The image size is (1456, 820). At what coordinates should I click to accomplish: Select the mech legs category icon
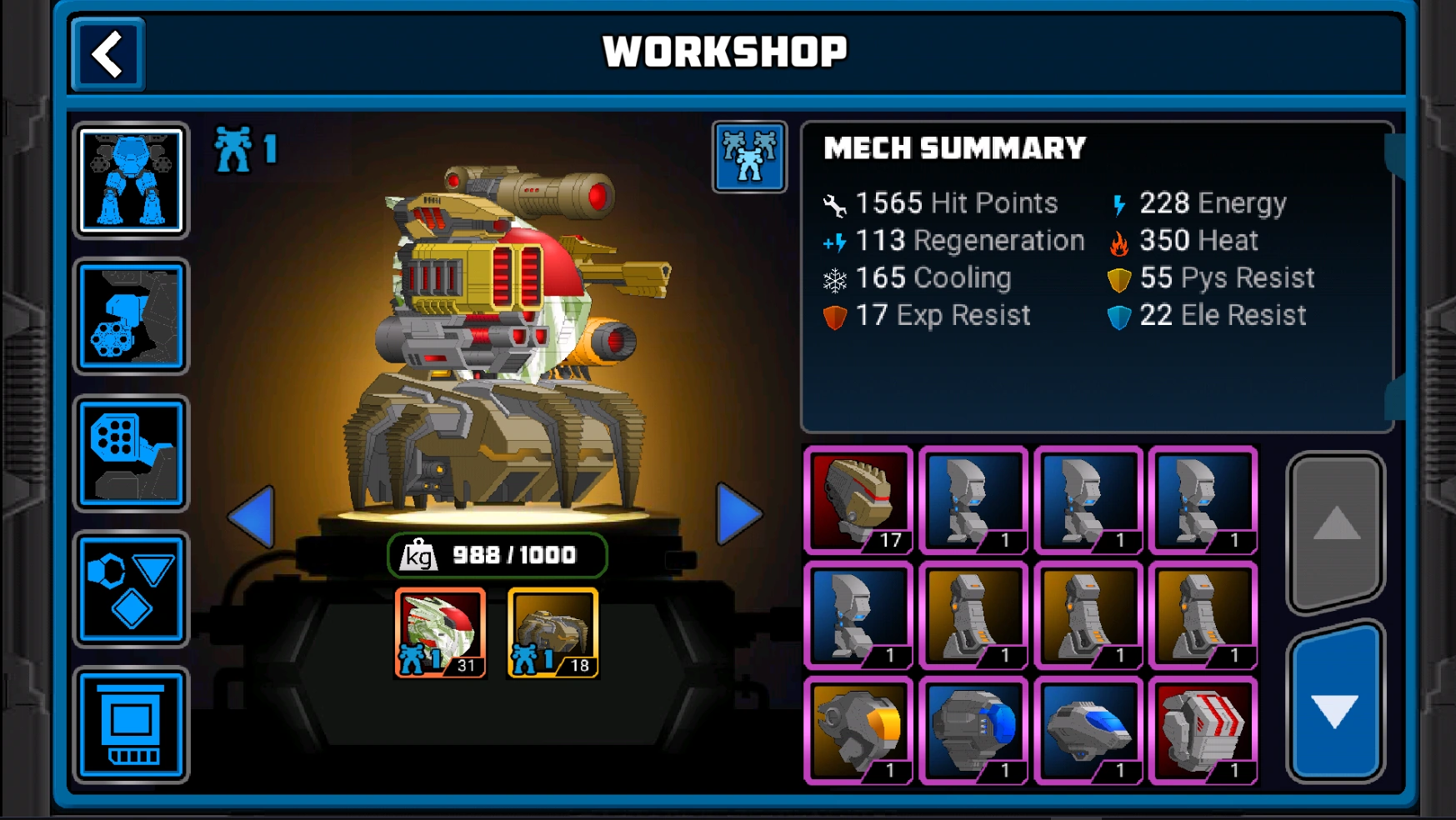[x=131, y=179]
